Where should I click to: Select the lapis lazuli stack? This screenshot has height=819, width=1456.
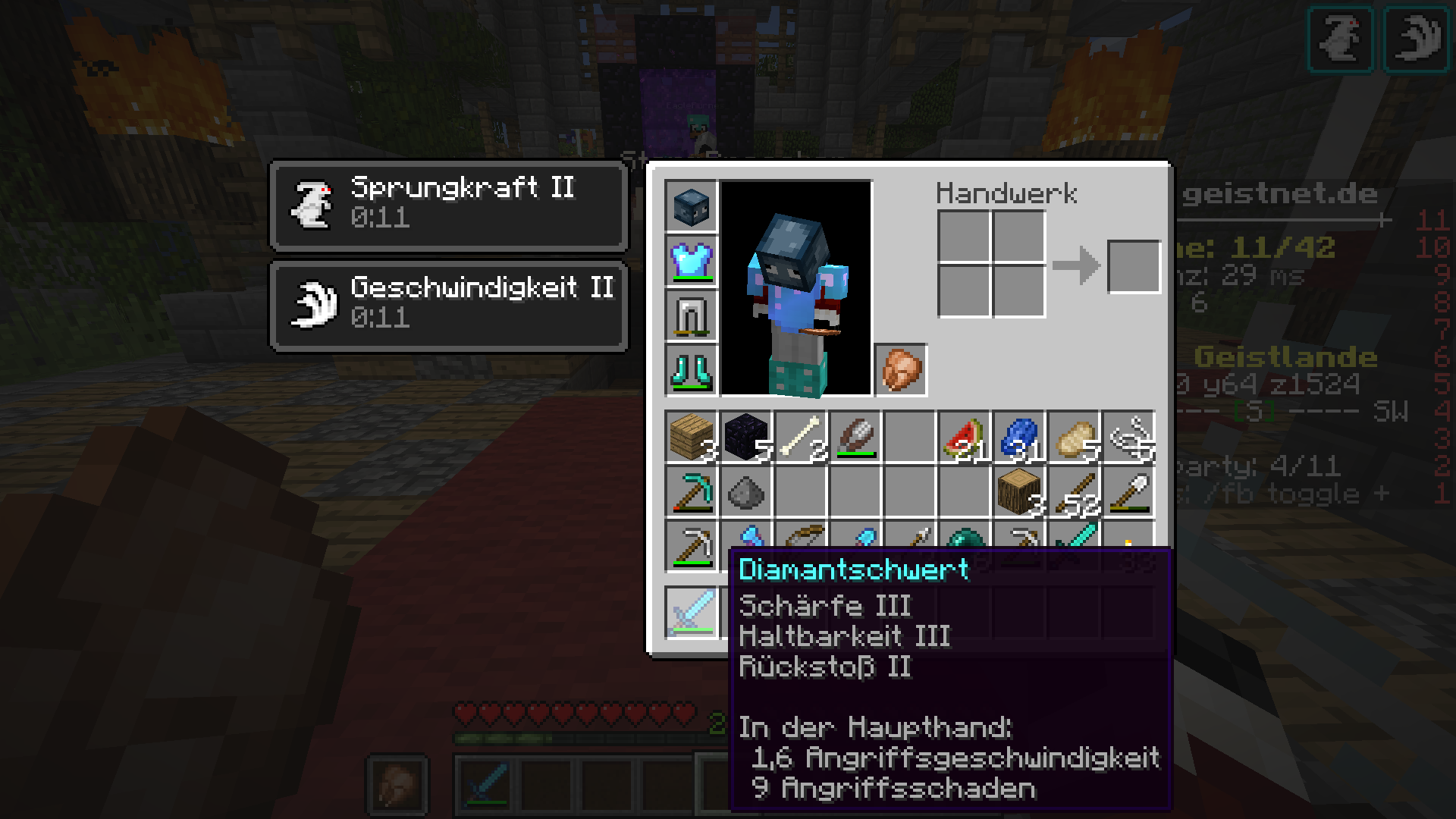point(1018,437)
